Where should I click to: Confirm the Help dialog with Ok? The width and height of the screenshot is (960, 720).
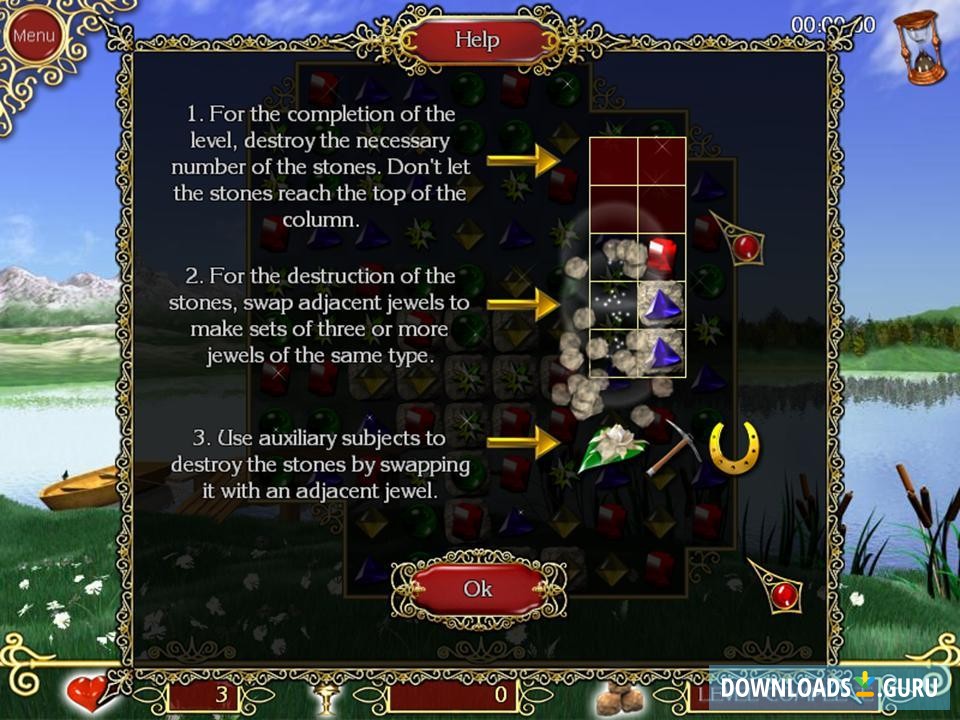pos(478,589)
